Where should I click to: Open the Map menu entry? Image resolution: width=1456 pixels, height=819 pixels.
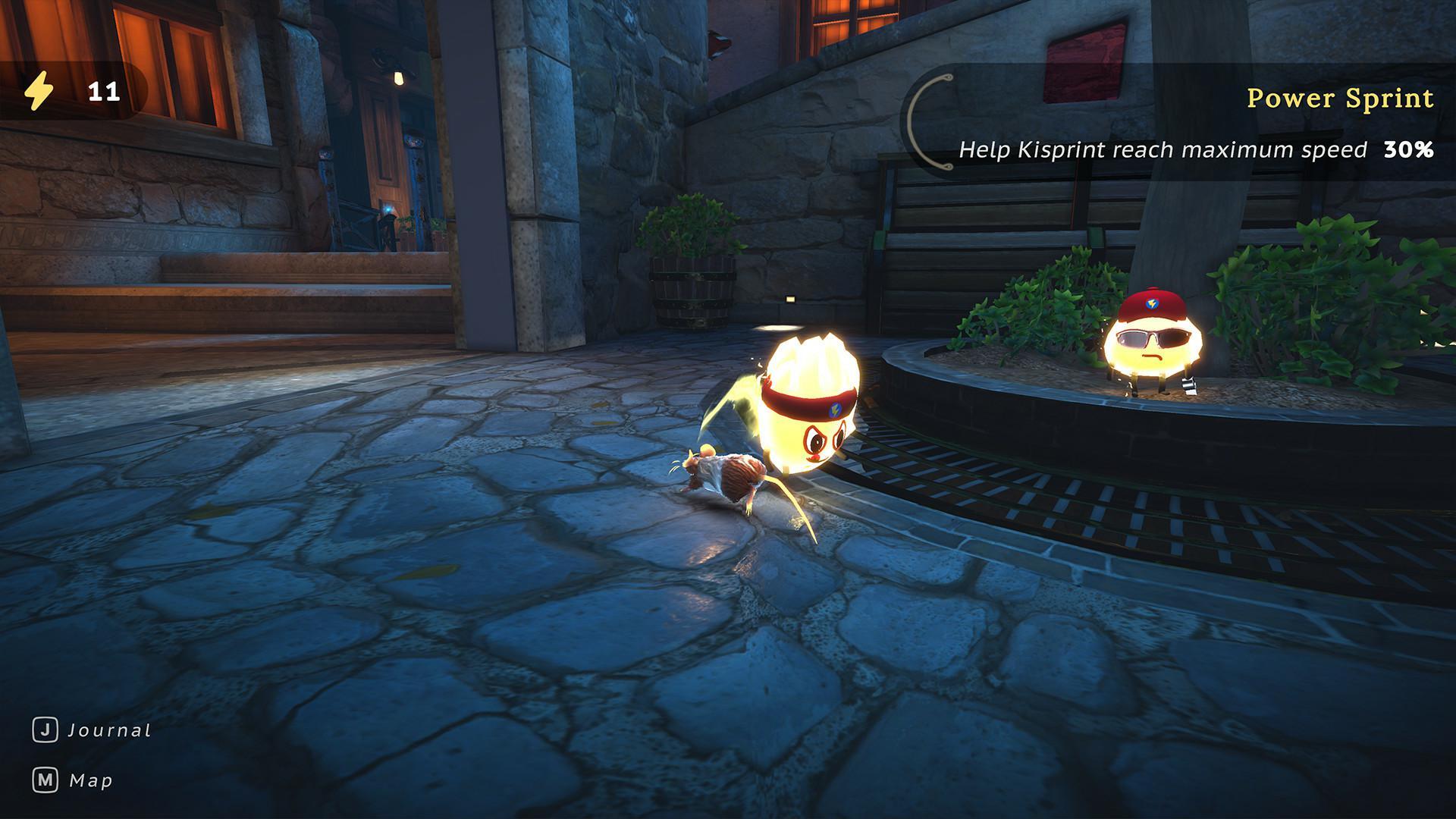[x=89, y=781]
